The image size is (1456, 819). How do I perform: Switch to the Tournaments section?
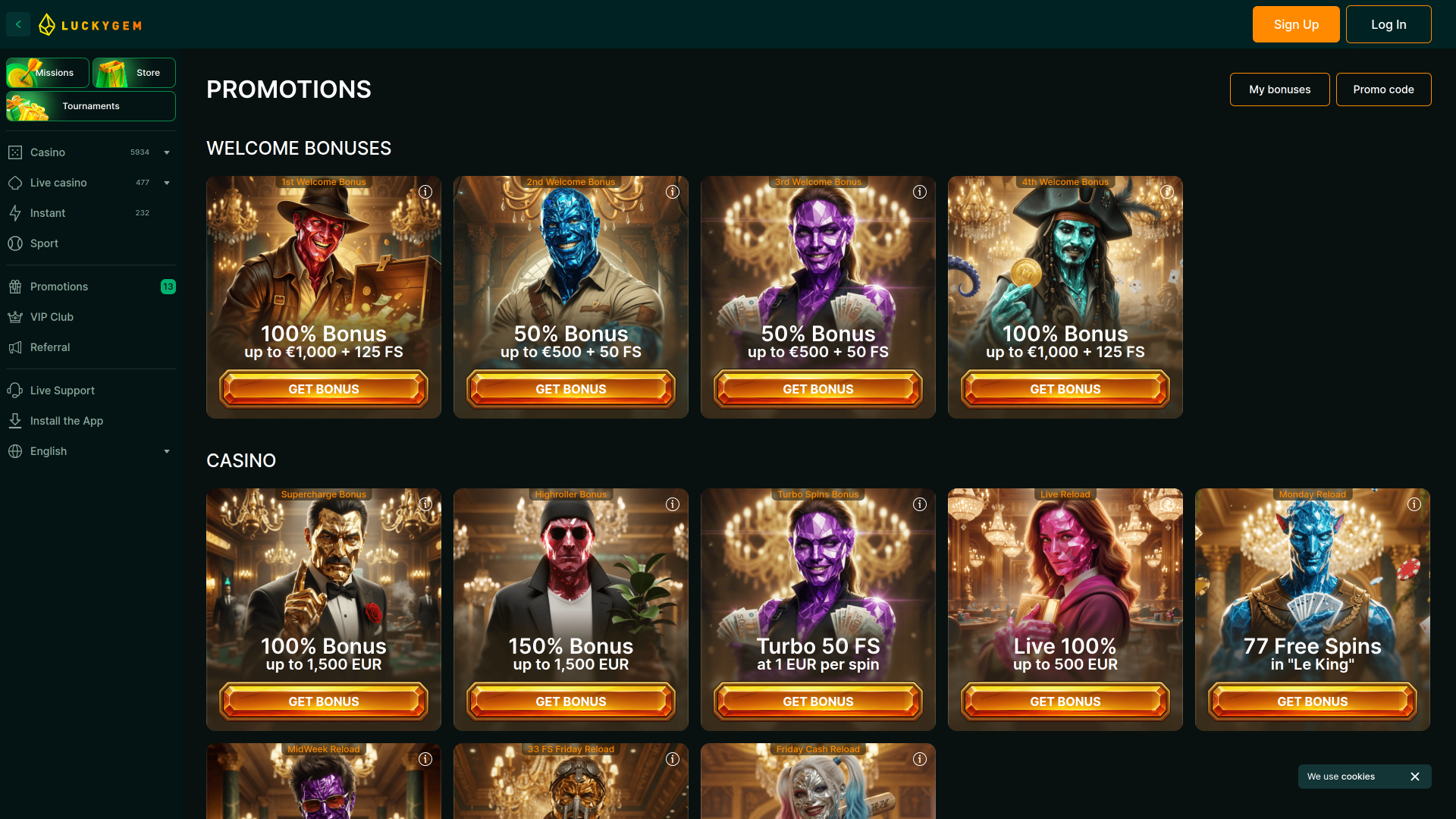91,106
